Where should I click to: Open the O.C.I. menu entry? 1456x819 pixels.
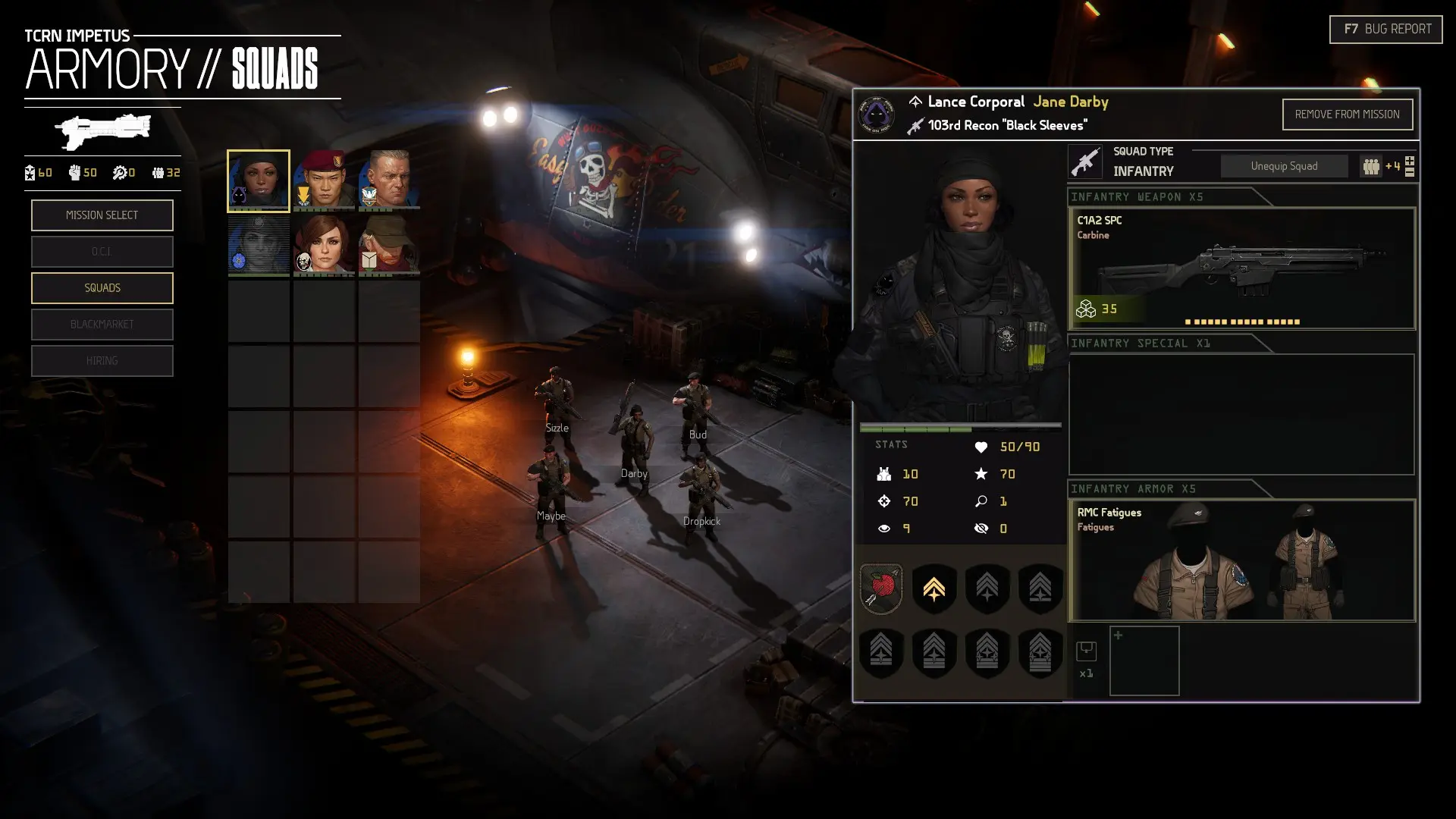(x=102, y=252)
